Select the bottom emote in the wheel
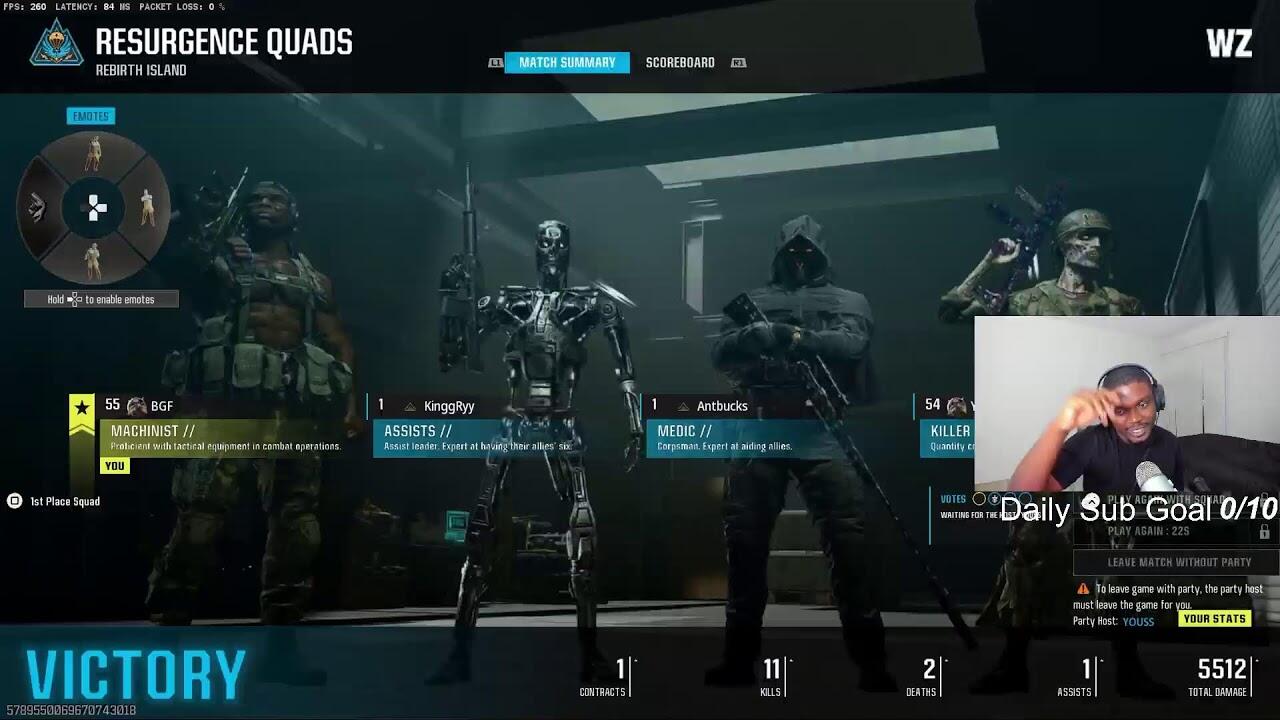1280x720 pixels. [93, 262]
